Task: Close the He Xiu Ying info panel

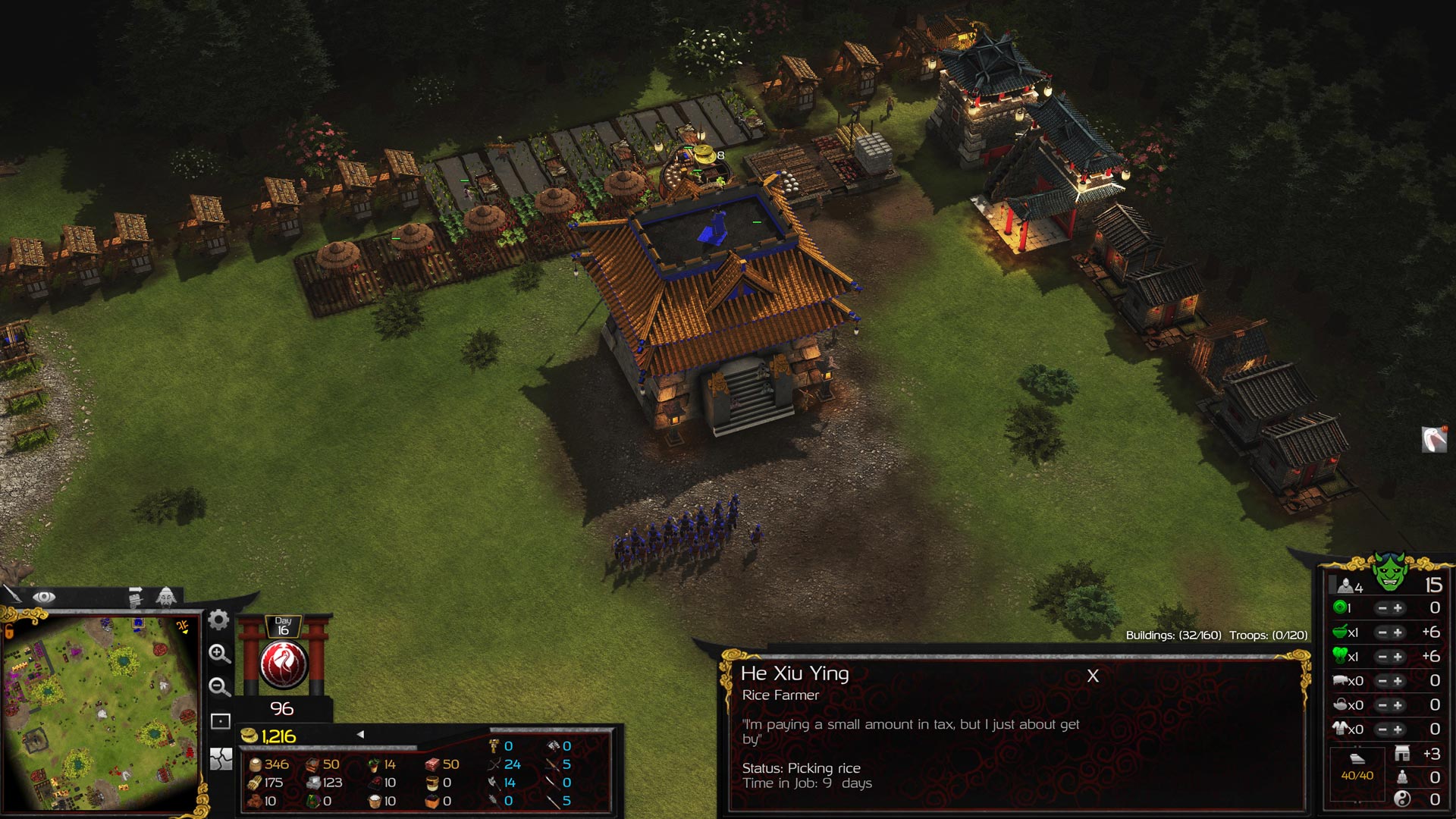Action: [1093, 676]
